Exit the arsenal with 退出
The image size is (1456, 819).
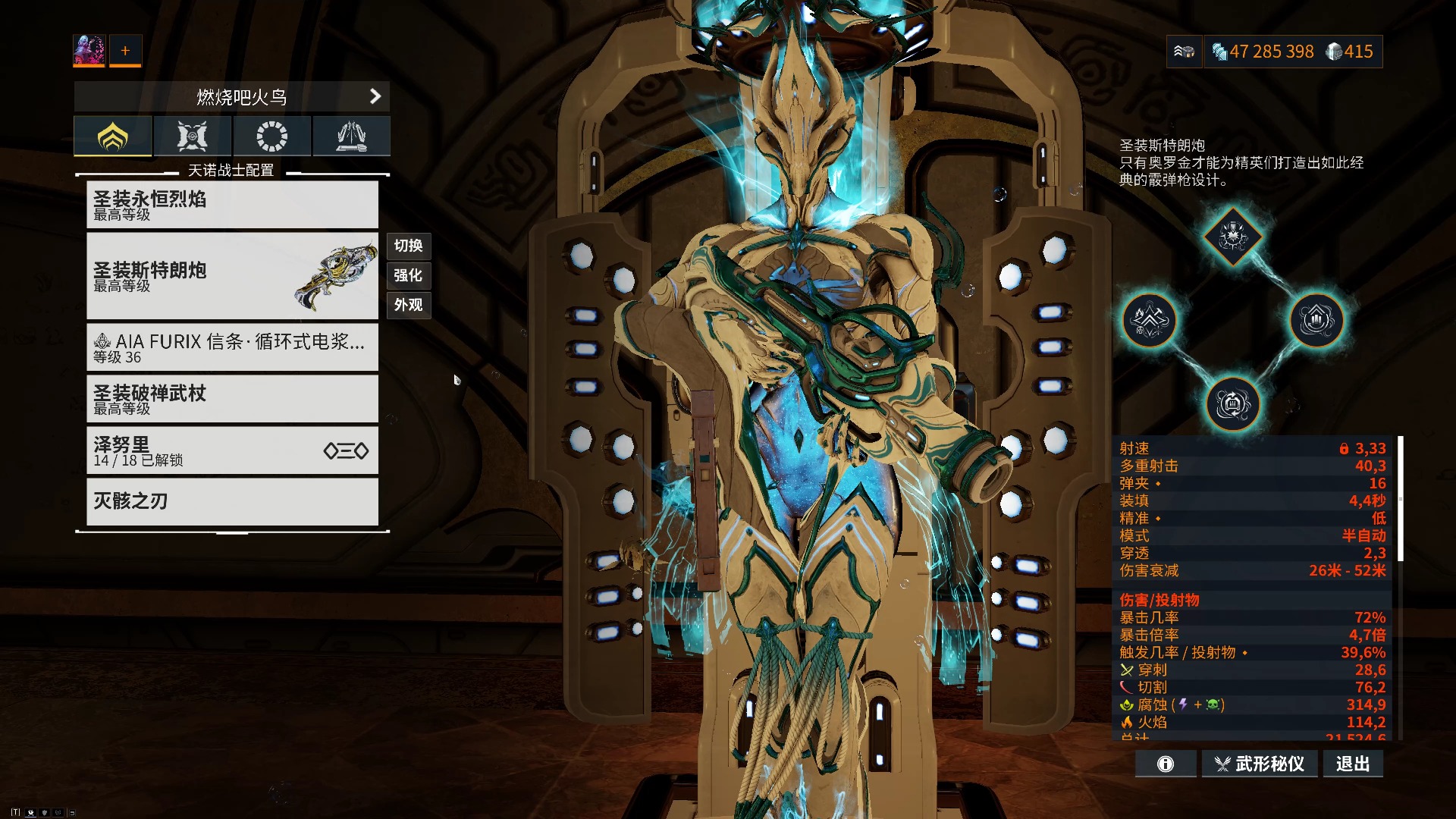point(1353,764)
